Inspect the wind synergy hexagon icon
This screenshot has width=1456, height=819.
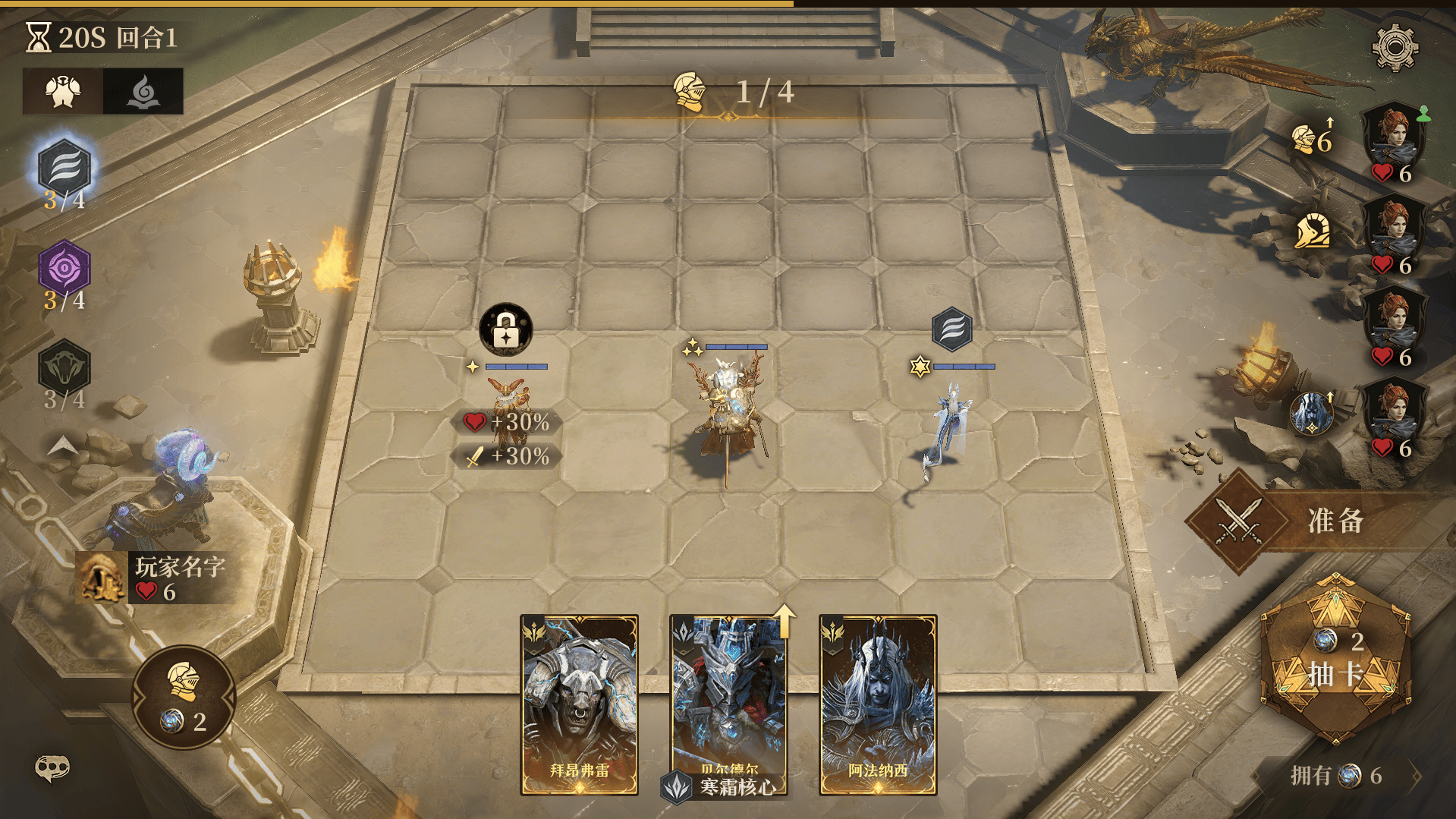pos(64,169)
